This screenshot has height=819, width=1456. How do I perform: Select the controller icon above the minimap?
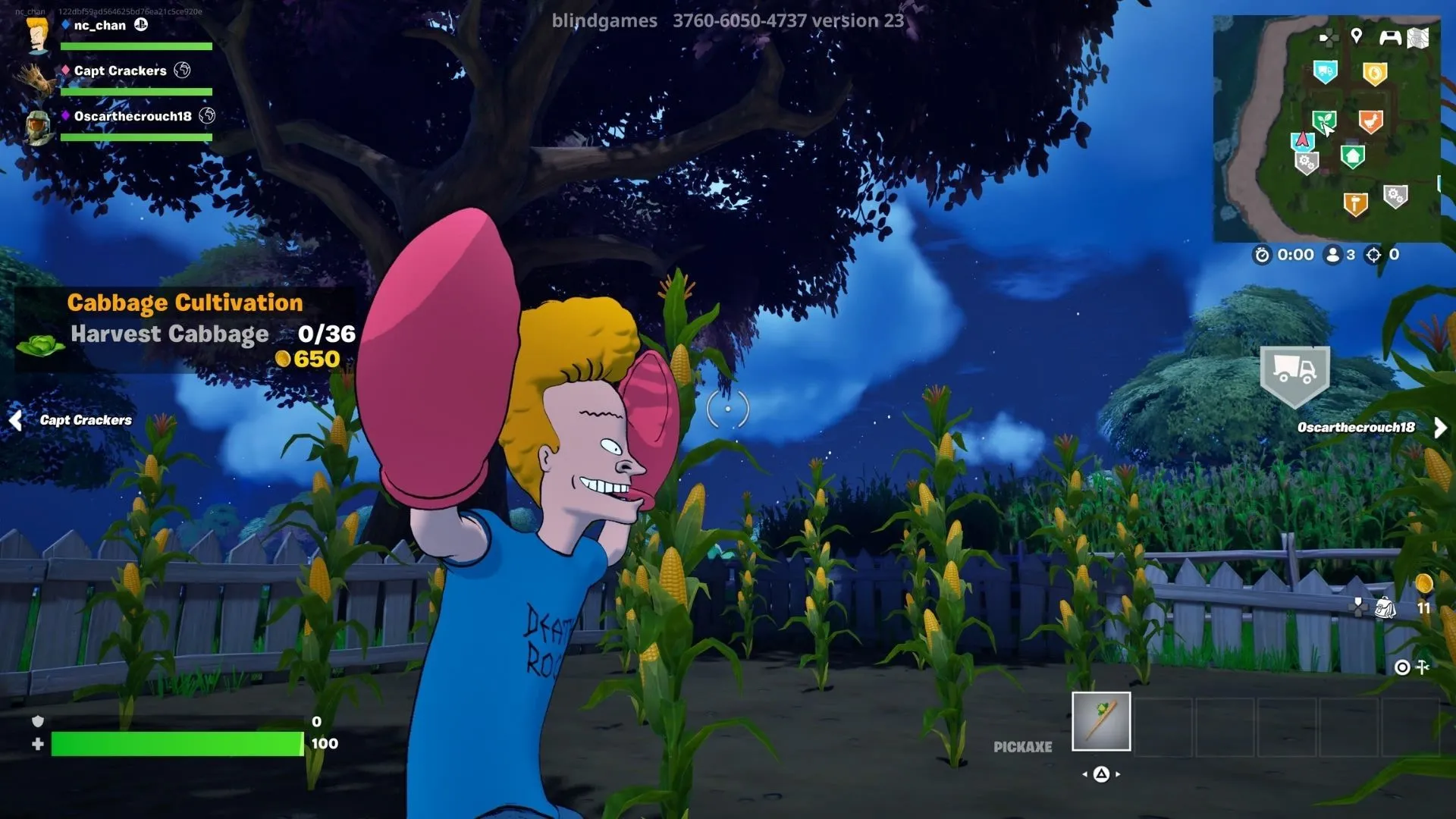click(1390, 38)
